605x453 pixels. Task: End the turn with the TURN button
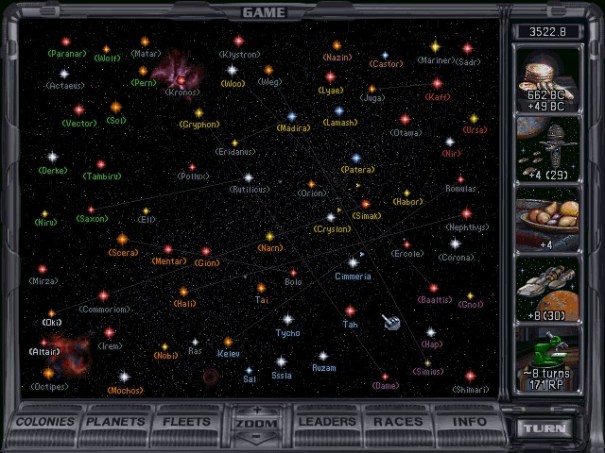coord(546,428)
